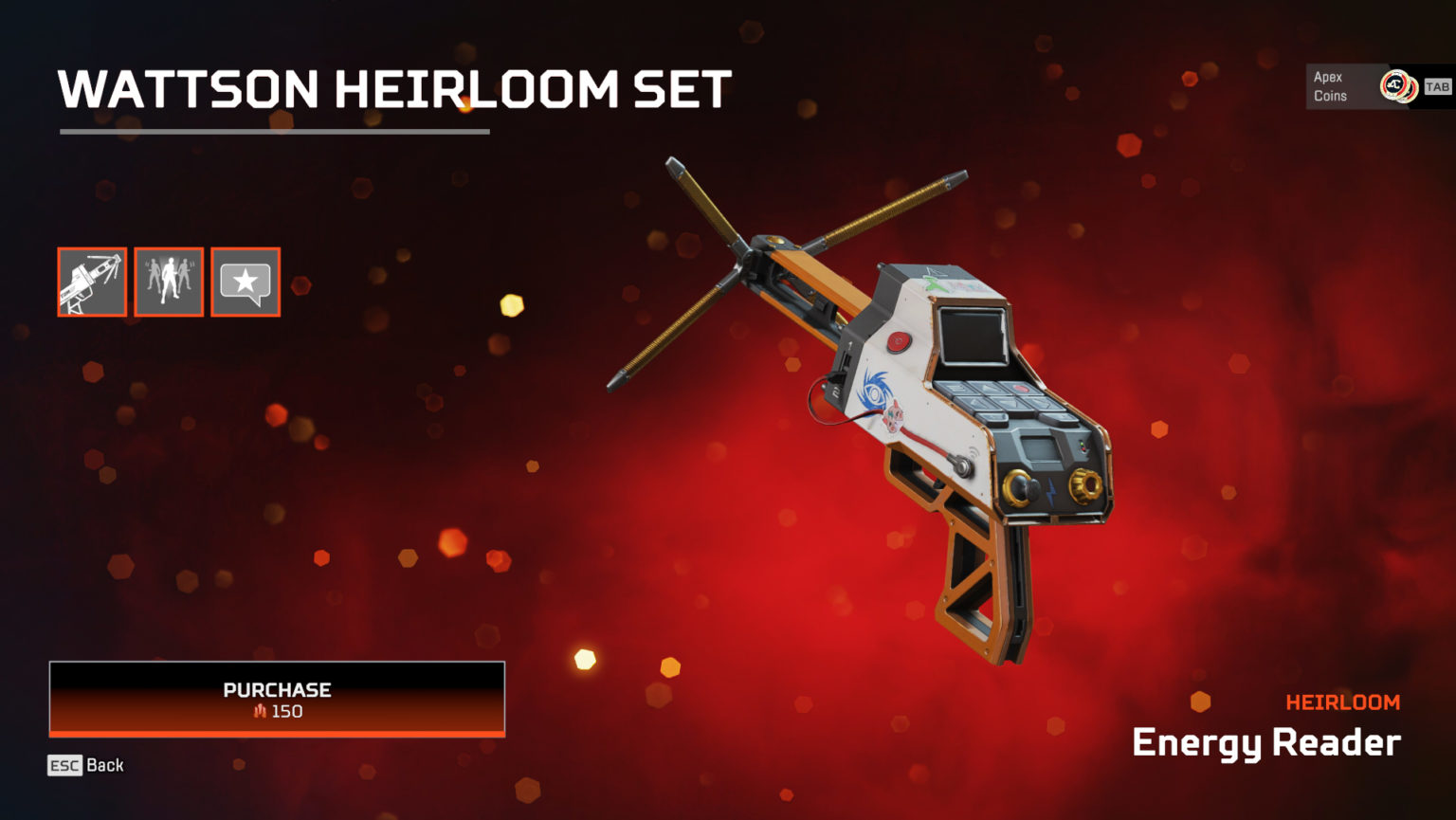Select the crossbow silhouette in the first item slot
Image resolution: width=1456 pixels, height=820 pixels.
[x=92, y=281]
